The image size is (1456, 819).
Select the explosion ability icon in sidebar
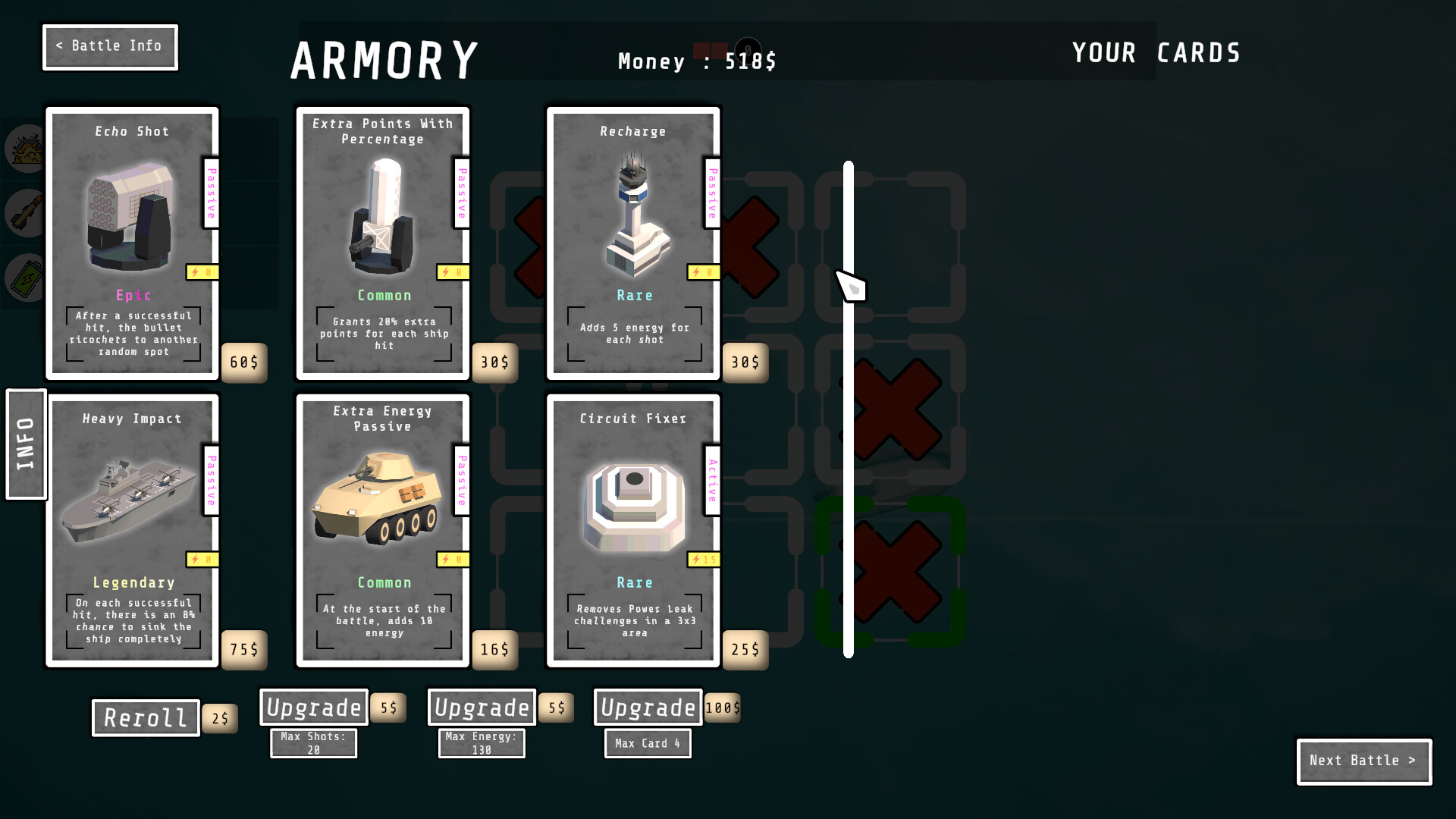point(25,149)
